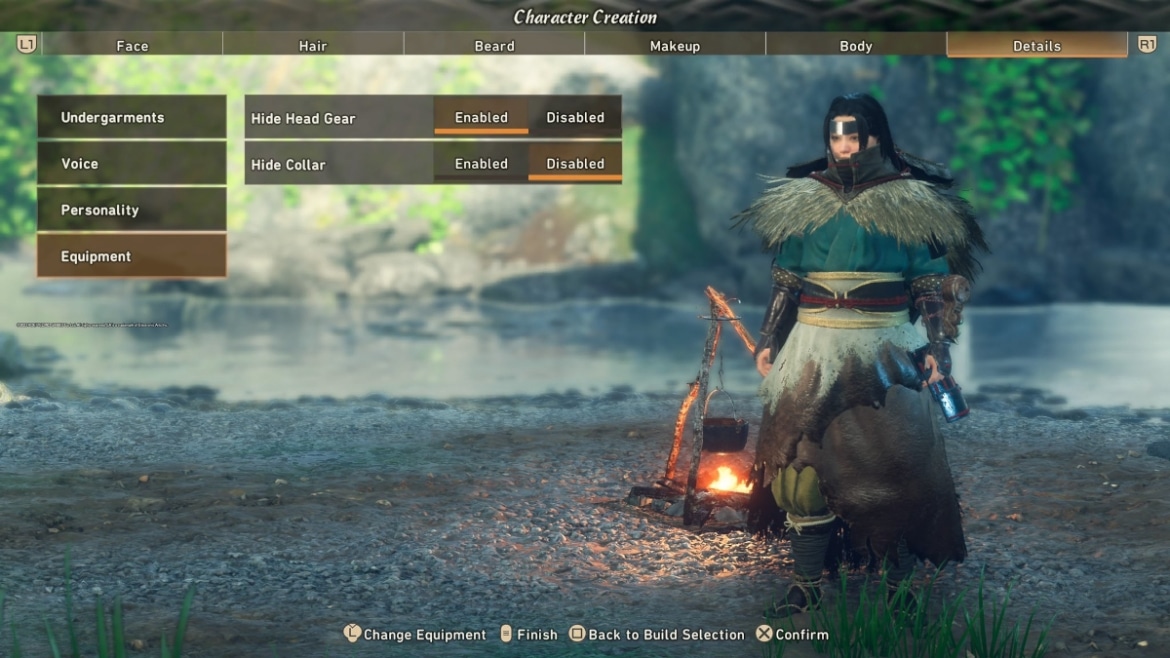Image resolution: width=1170 pixels, height=658 pixels.
Task: Open the Equipment category
Action: coord(131,256)
